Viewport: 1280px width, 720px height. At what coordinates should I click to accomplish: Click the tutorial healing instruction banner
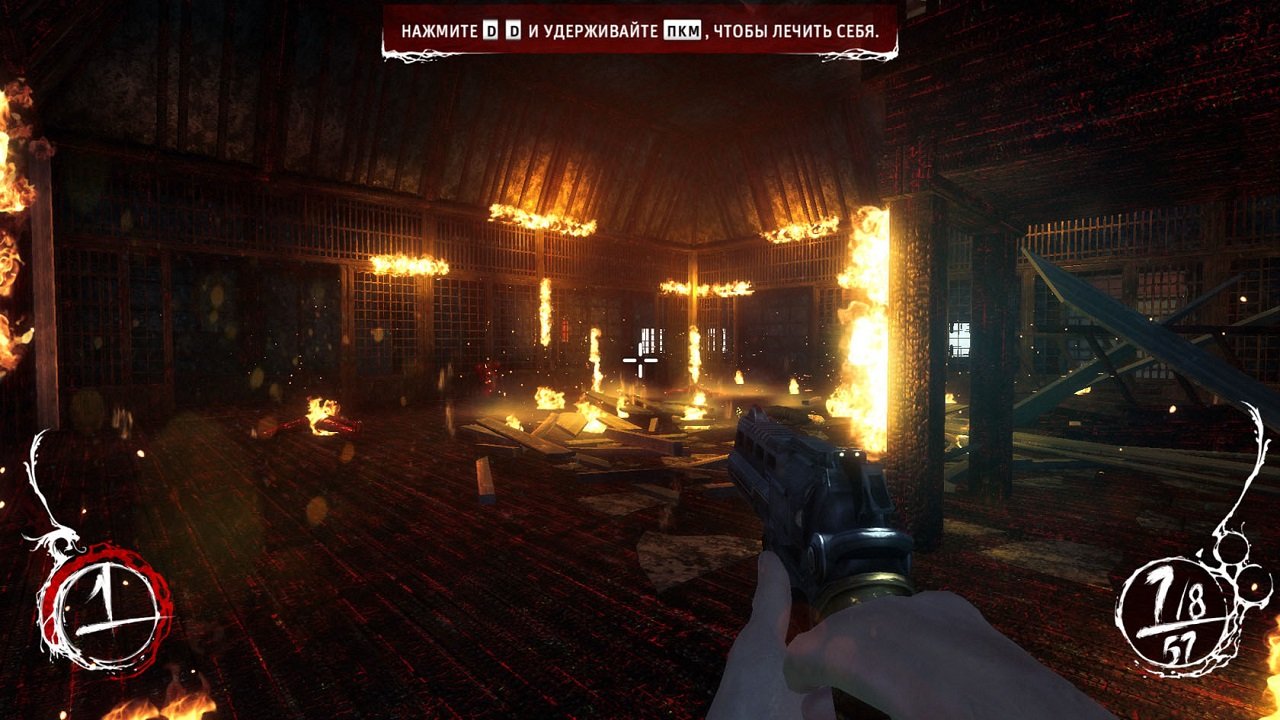tap(640, 29)
